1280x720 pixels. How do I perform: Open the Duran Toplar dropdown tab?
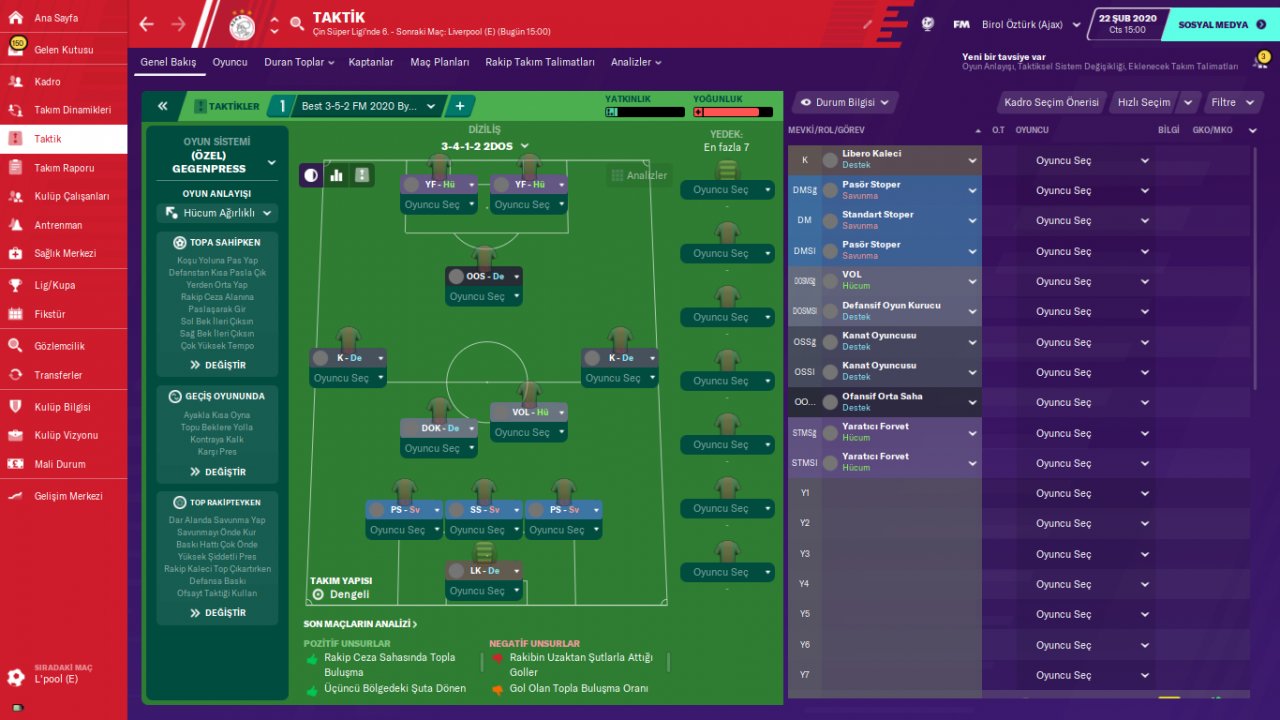[299, 62]
